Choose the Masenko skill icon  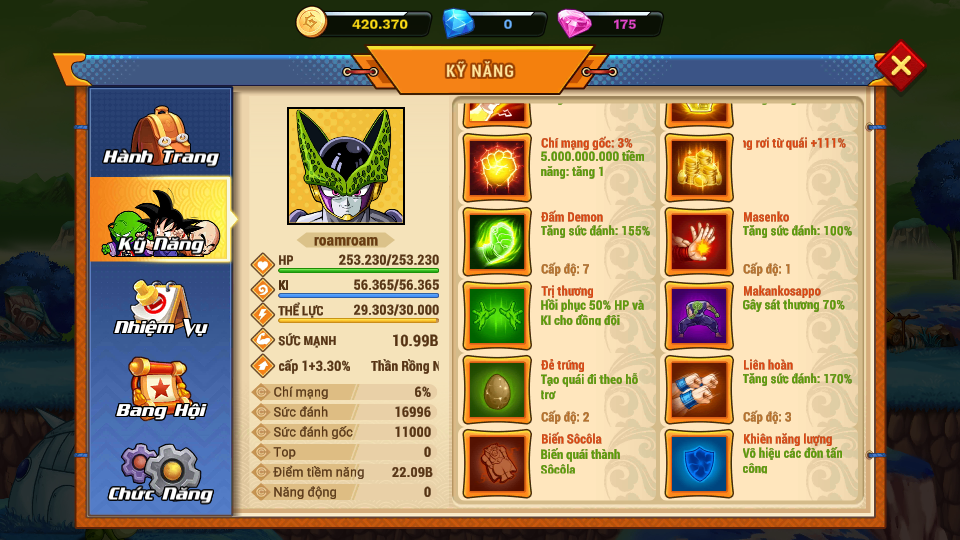point(699,241)
